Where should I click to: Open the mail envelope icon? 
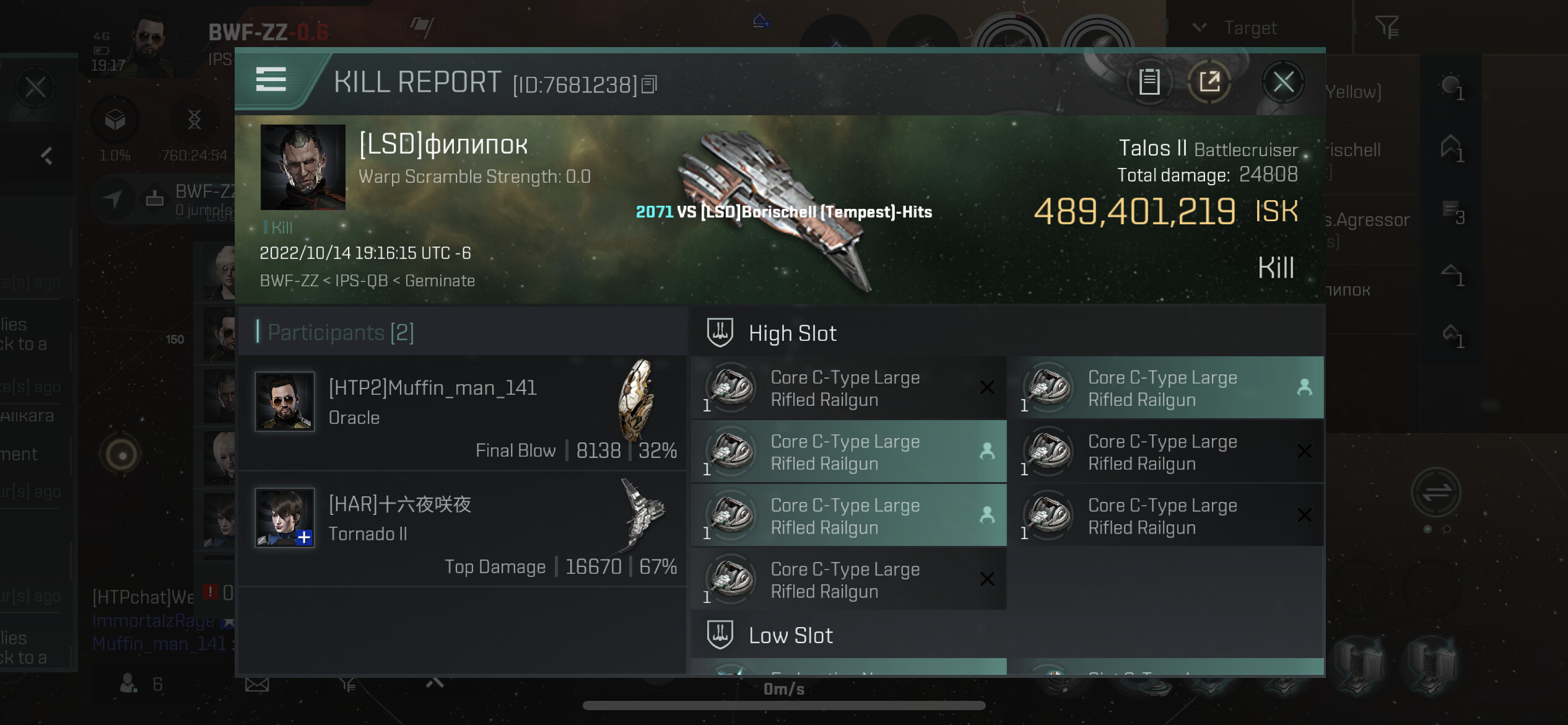(x=257, y=685)
